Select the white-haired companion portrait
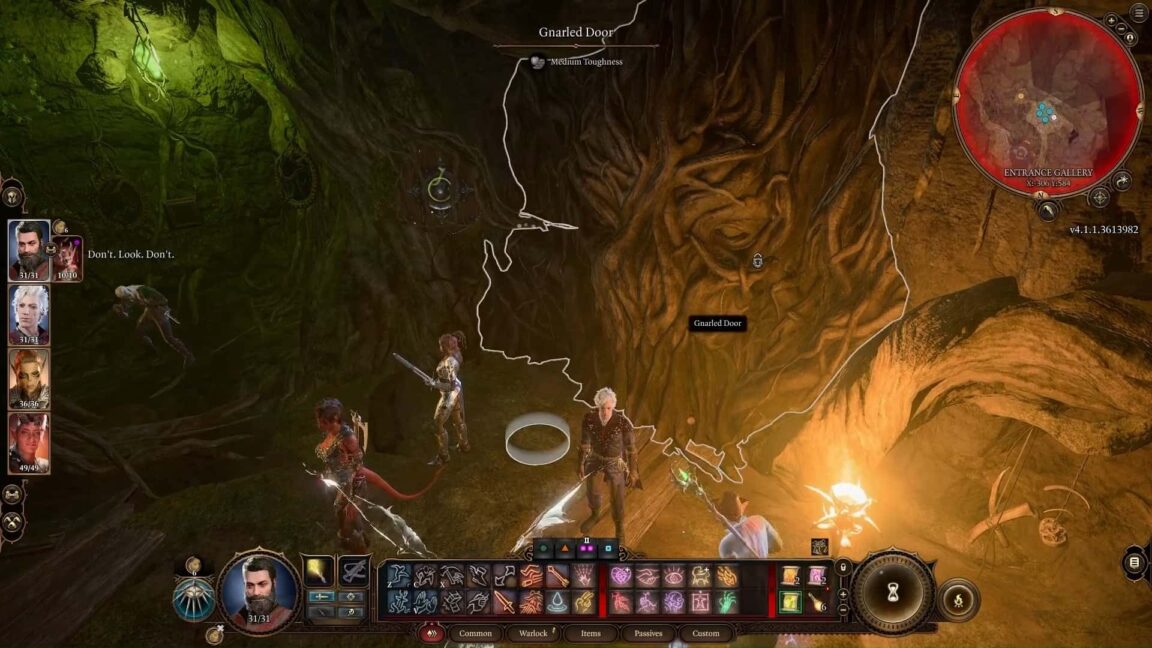Viewport: 1152px width, 648px height. coord(29,315)
